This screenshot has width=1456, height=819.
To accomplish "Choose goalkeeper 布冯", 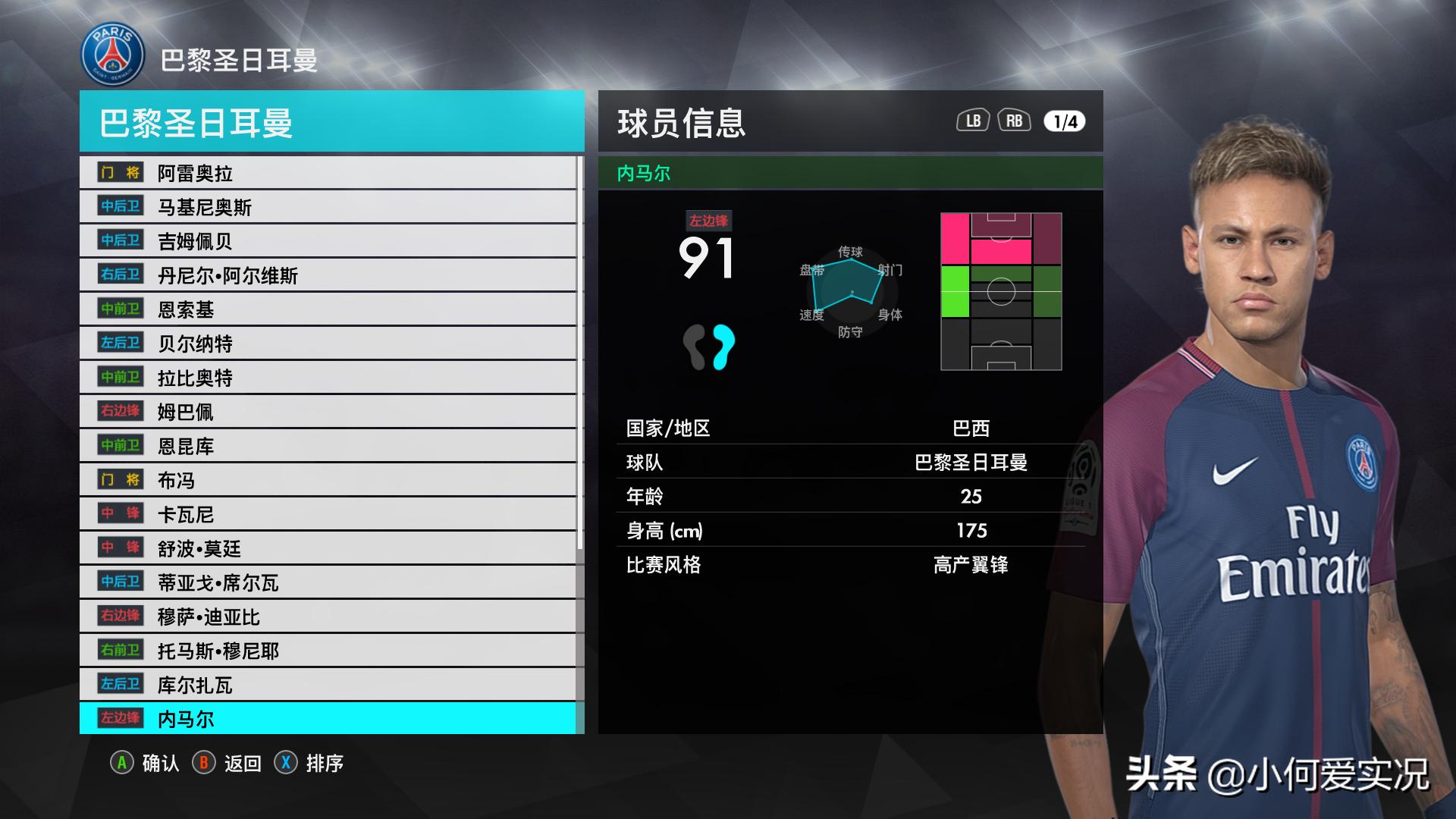I will point(328,480).
